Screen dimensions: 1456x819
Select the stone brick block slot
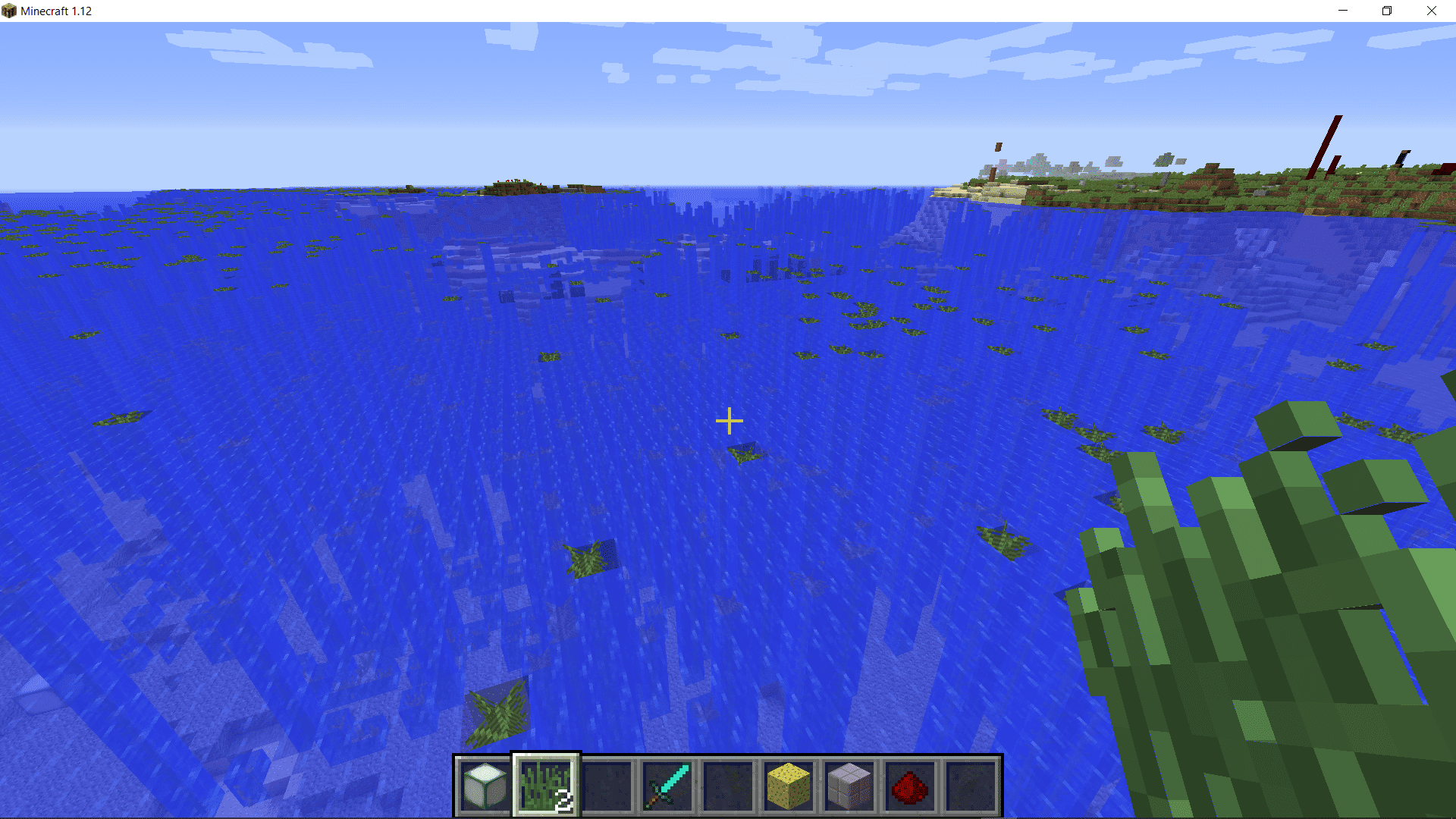click(x=849, y=786)
